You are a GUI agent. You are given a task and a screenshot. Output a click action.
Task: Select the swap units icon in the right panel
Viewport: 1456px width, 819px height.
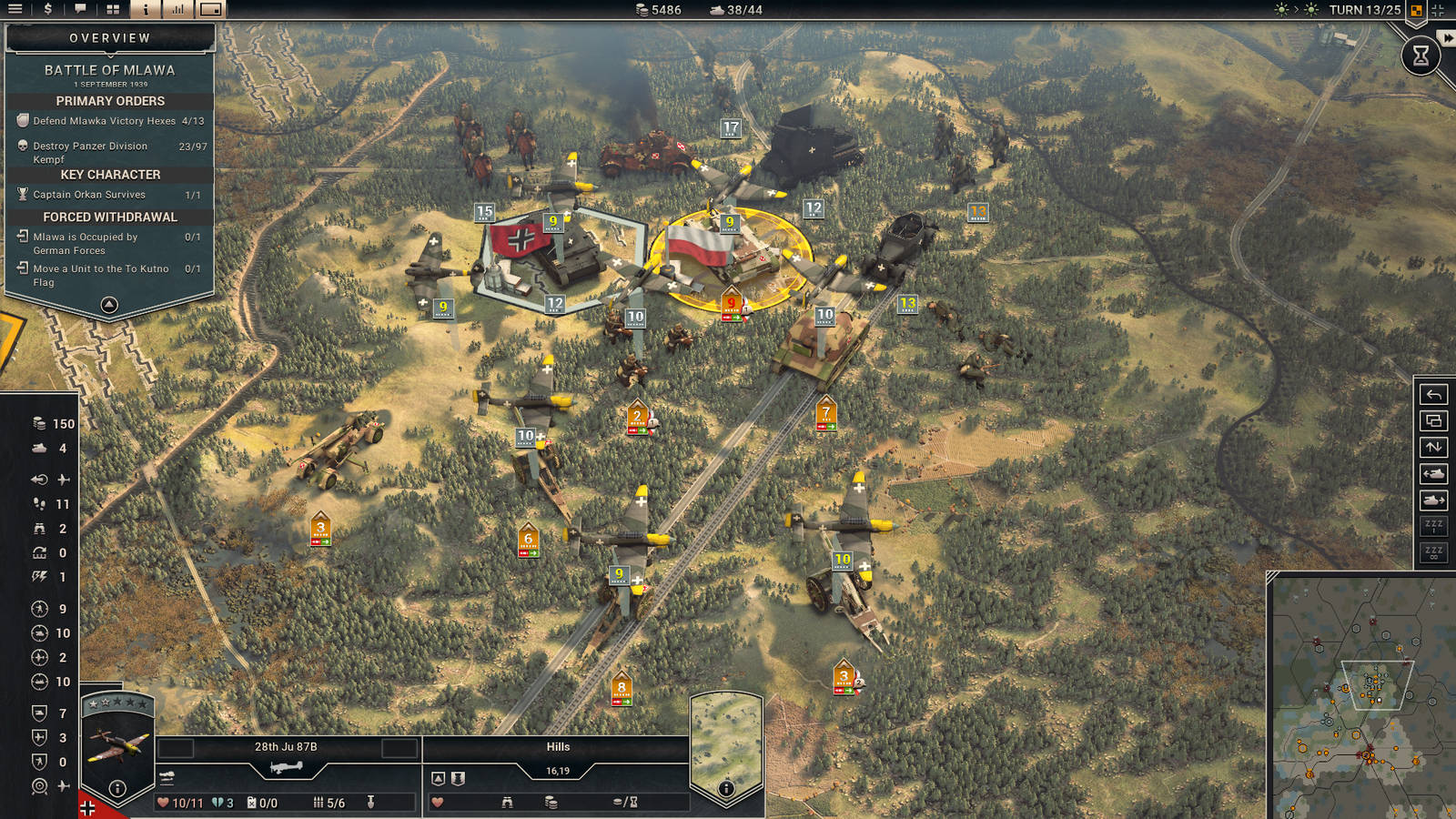tap(1434, 447)
